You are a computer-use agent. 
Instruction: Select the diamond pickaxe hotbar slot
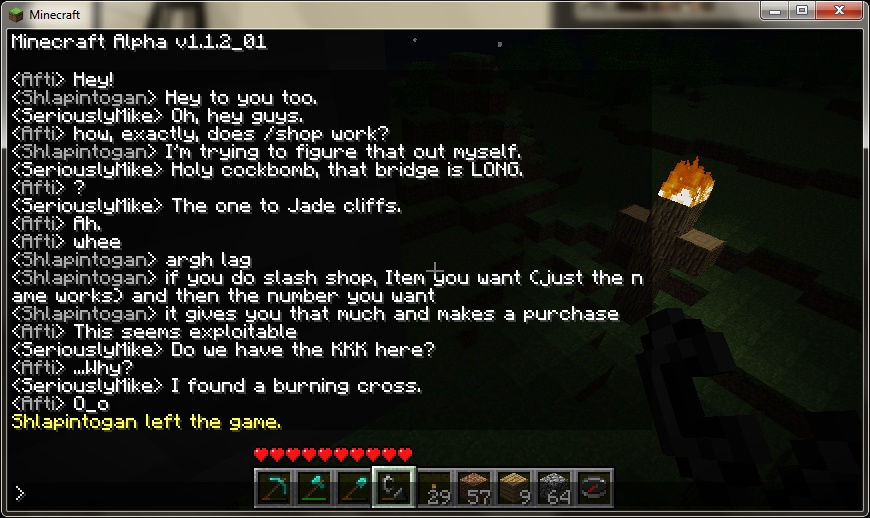pos(273,488)
